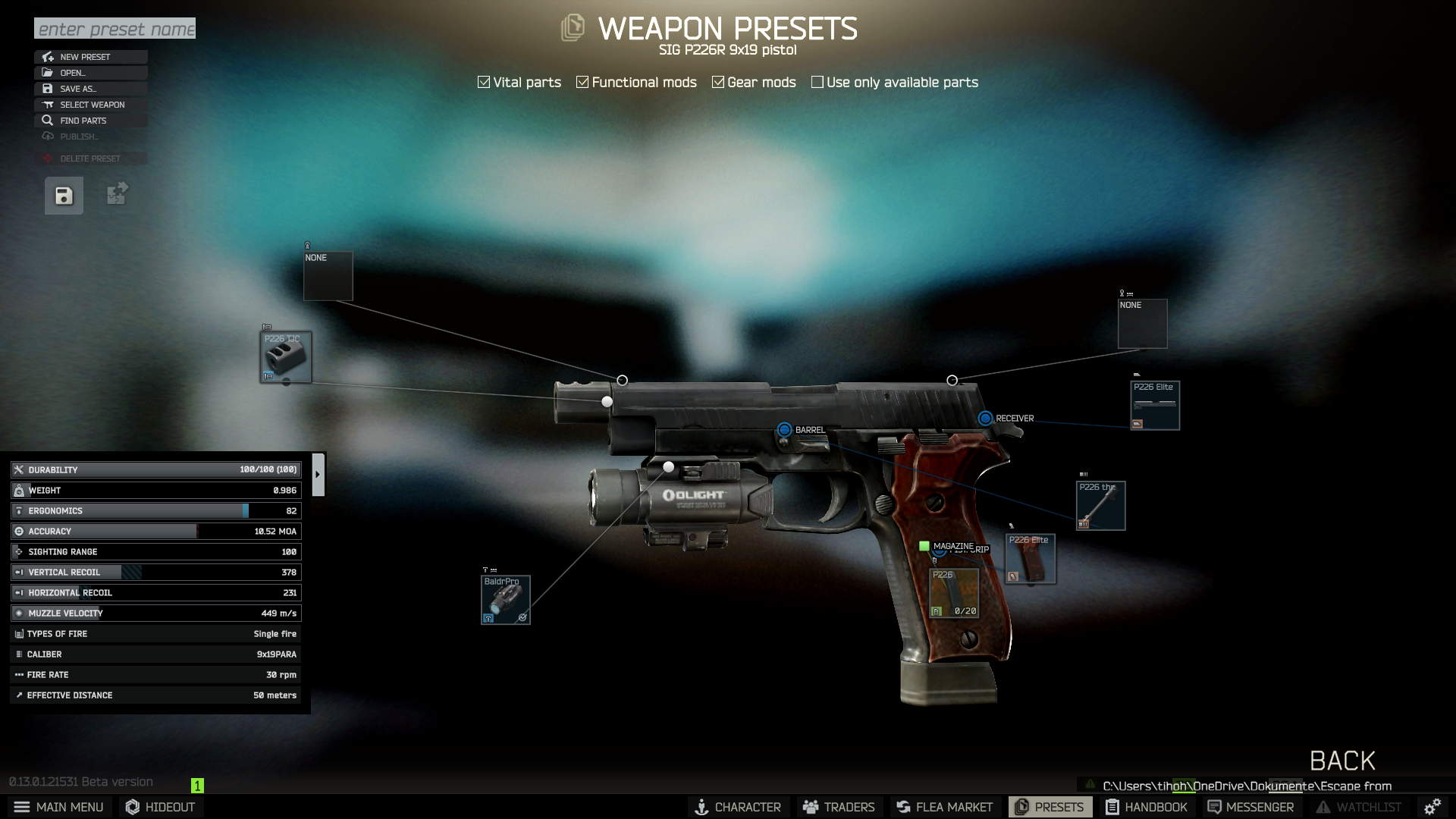Click the NEW PRESET icon

pos(48,57)
